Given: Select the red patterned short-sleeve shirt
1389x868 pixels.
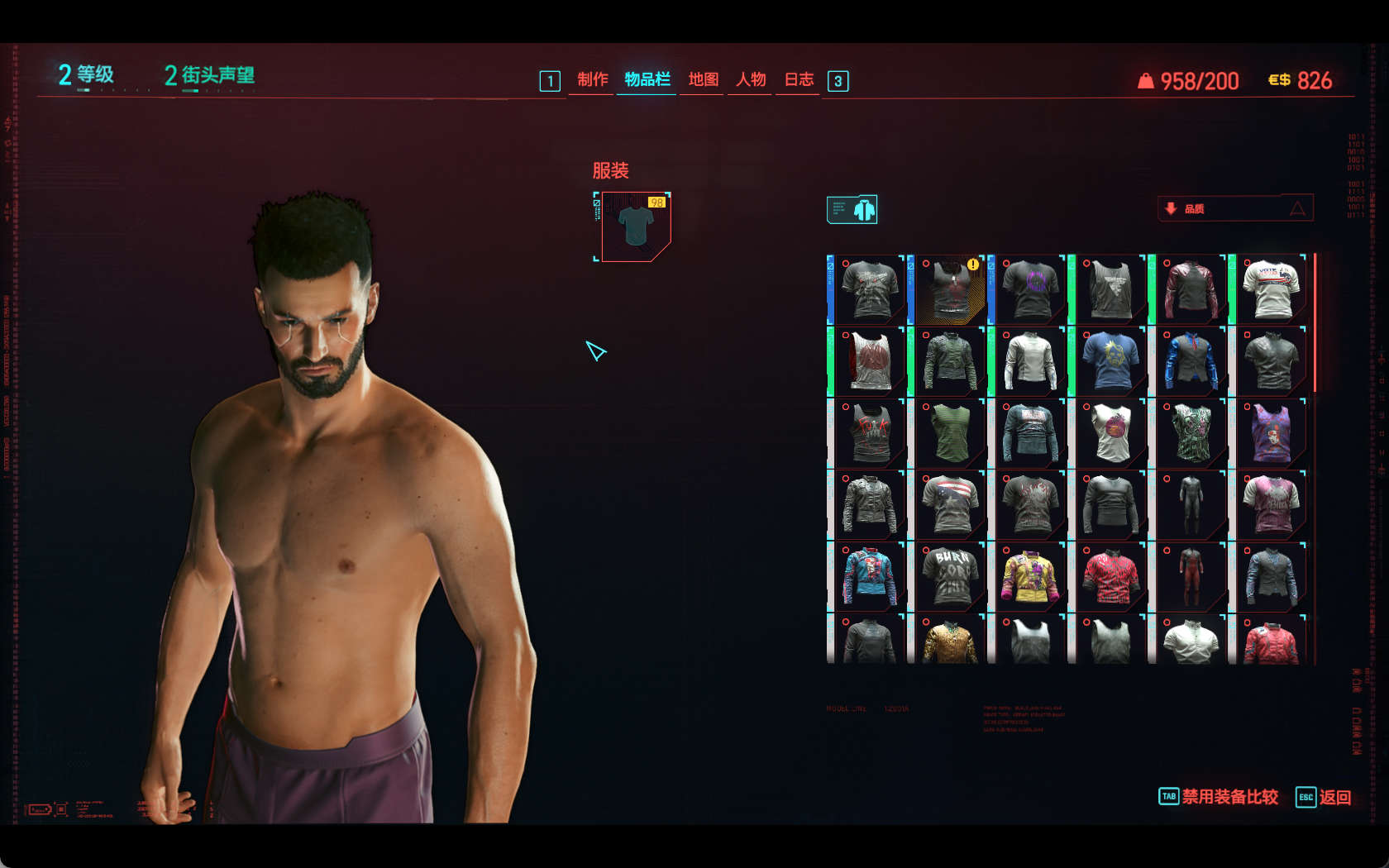Looking at the screenshot, I should pos(1110,575).
